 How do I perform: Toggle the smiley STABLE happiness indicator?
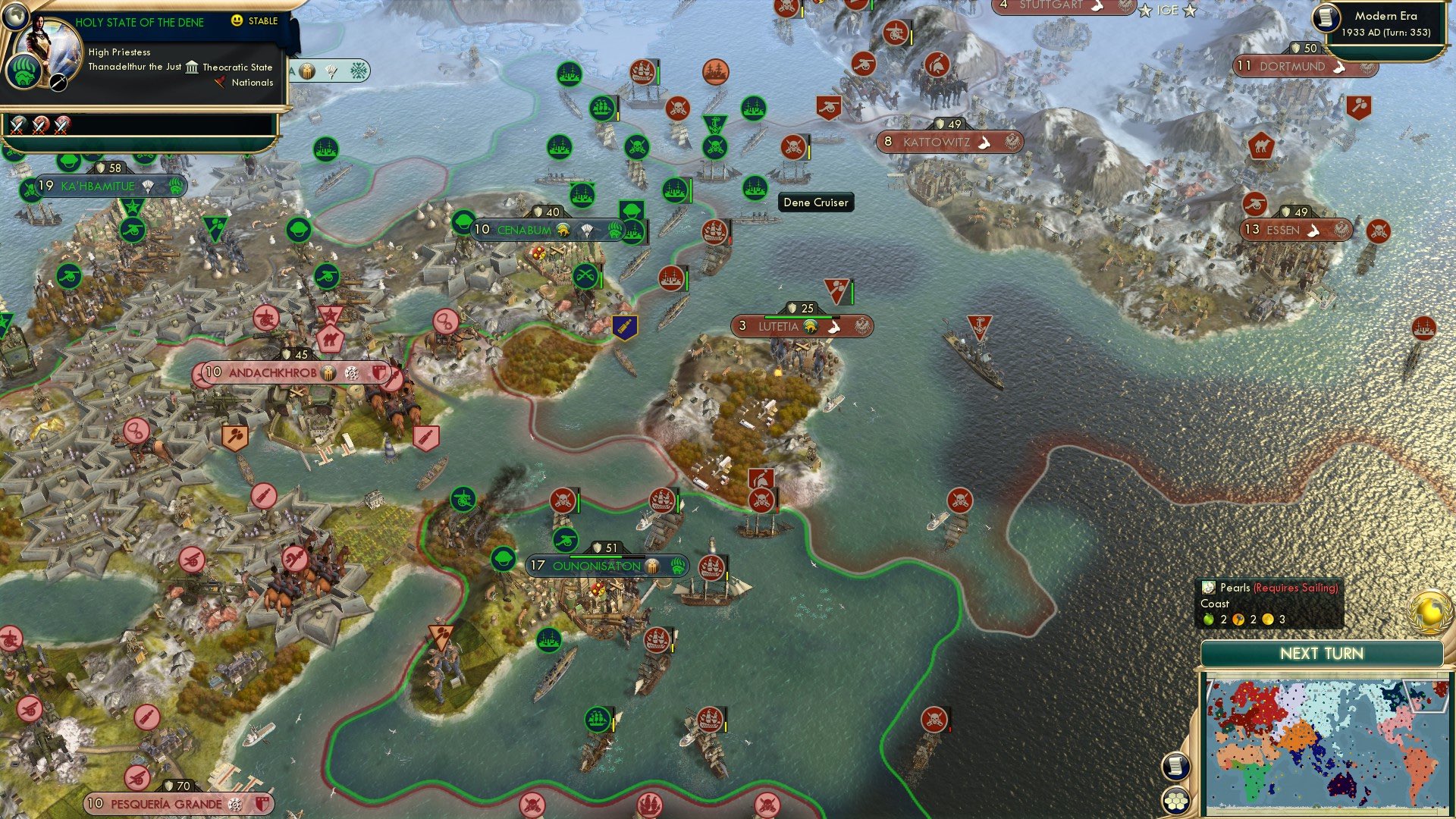[x=237, y=22]
